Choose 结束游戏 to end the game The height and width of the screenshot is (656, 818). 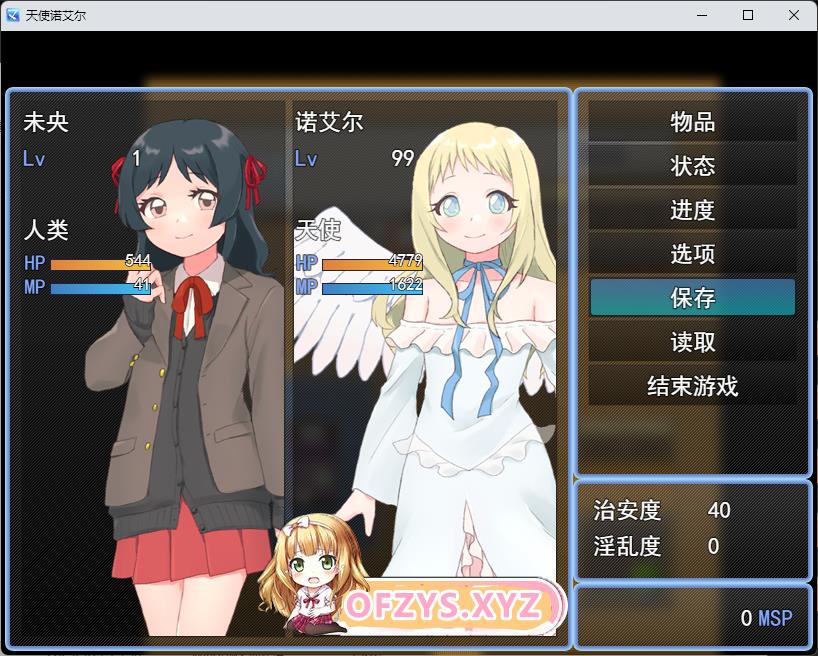[x=692, y=386]
